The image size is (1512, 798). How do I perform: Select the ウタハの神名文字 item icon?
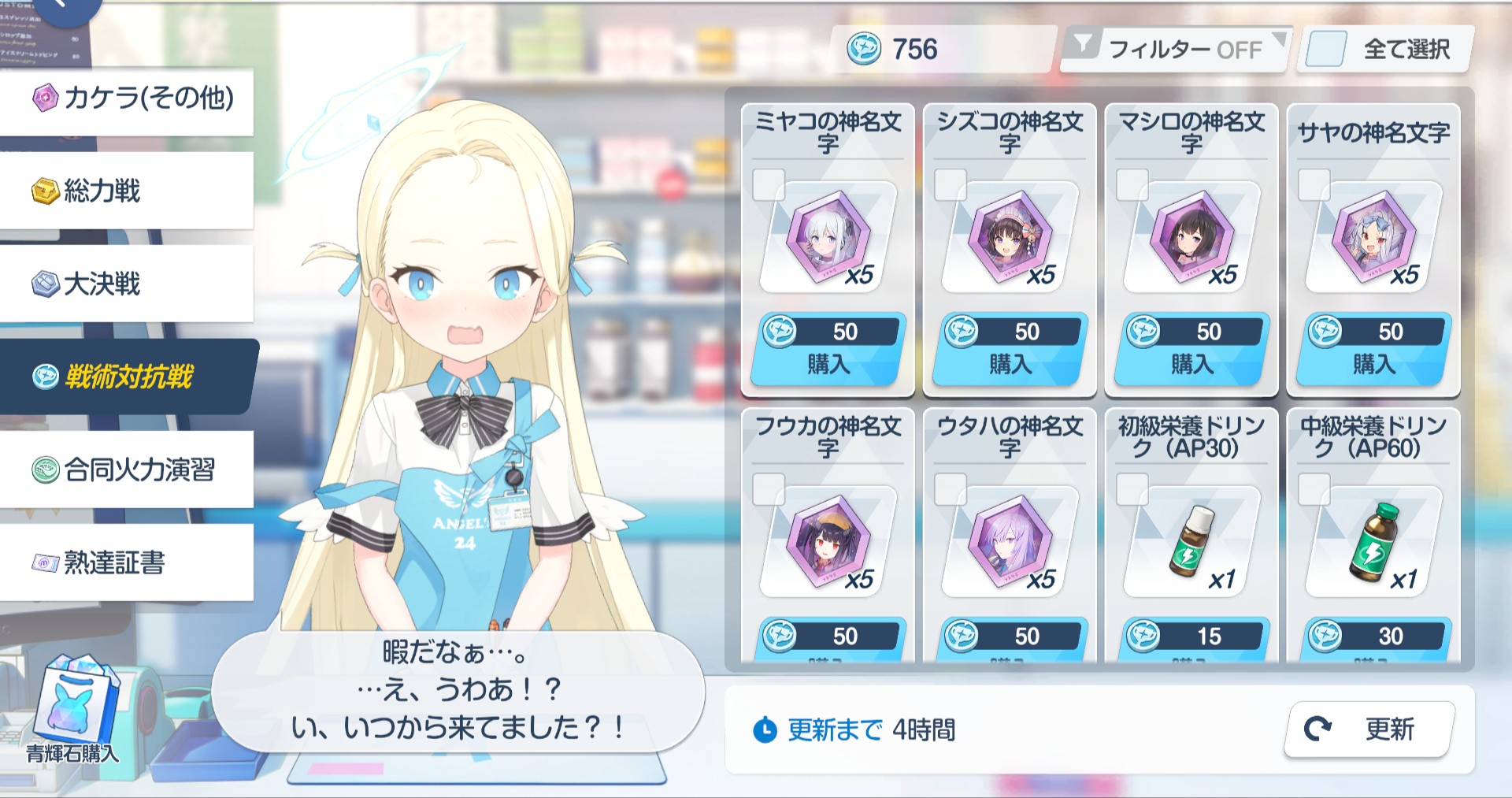point(1010,542)
